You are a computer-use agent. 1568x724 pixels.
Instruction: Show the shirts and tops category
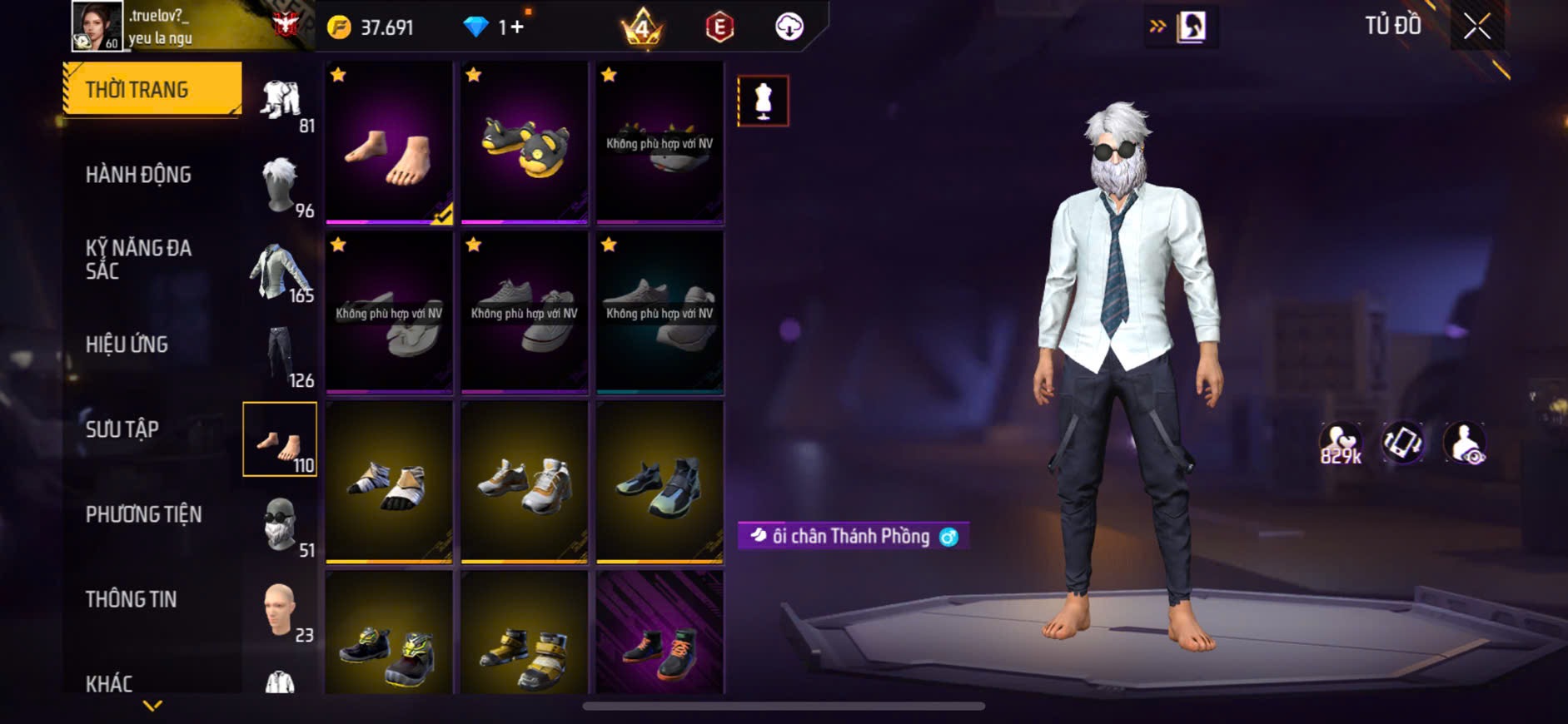point(281,271)
